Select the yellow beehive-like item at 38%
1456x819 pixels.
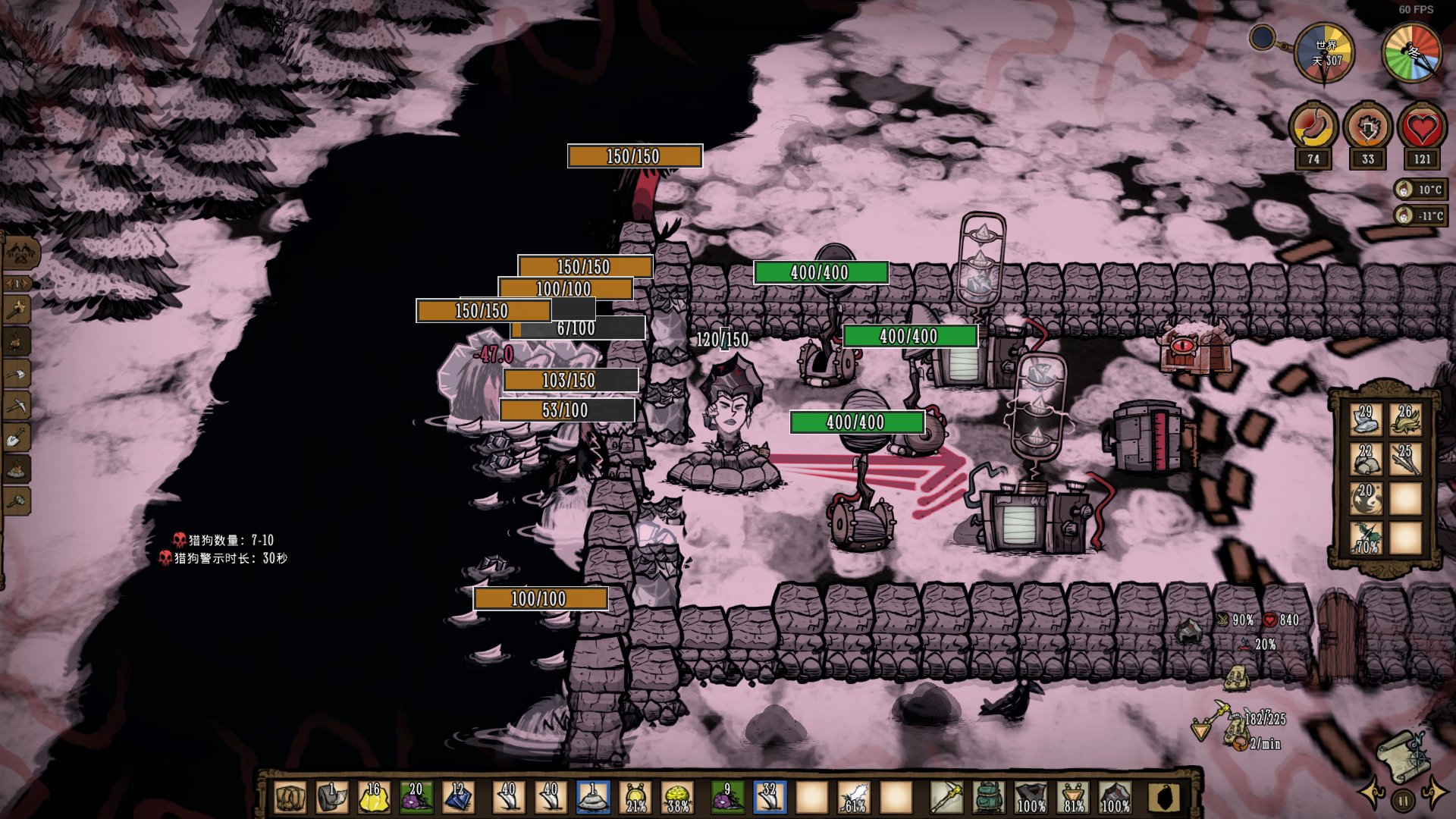[677, 798]
